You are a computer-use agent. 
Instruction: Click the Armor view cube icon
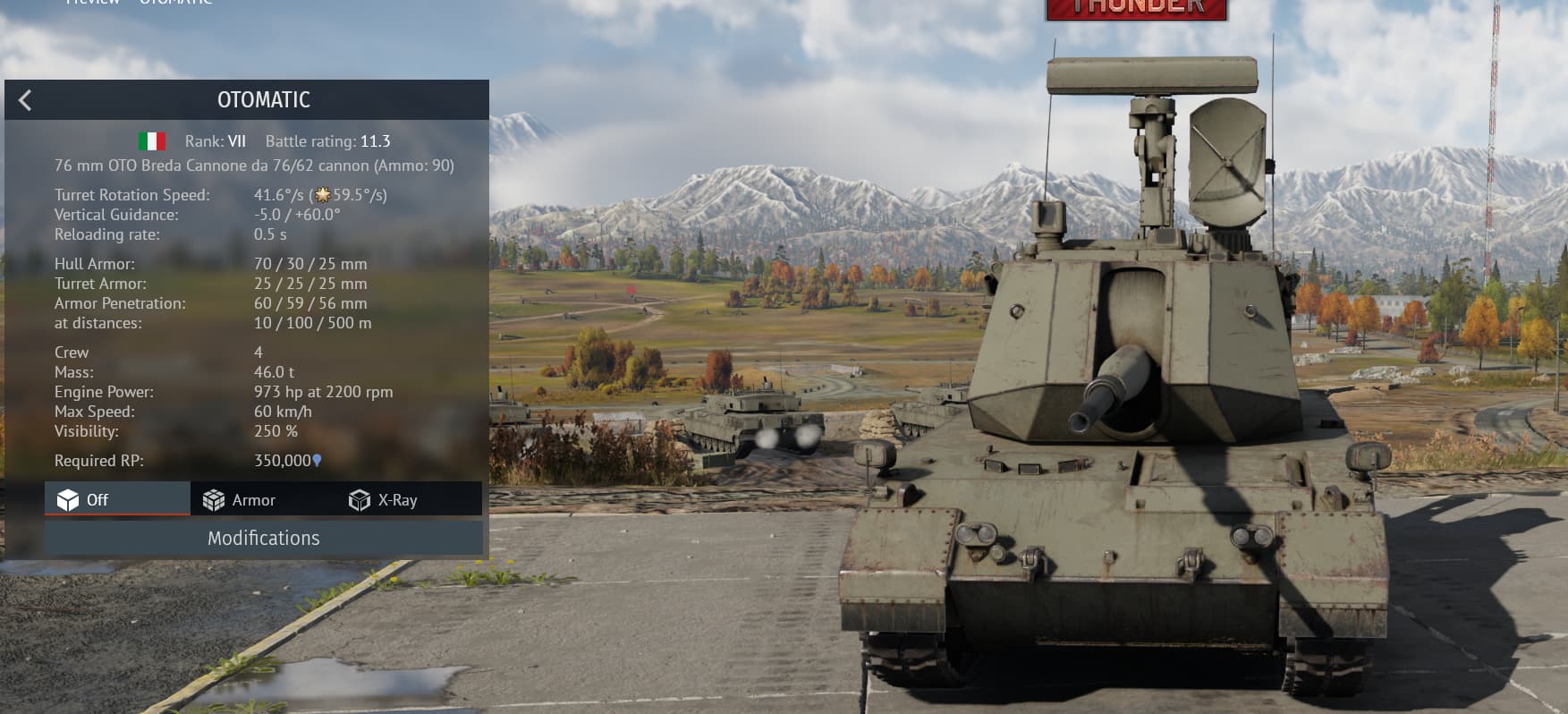click(213, 499)
